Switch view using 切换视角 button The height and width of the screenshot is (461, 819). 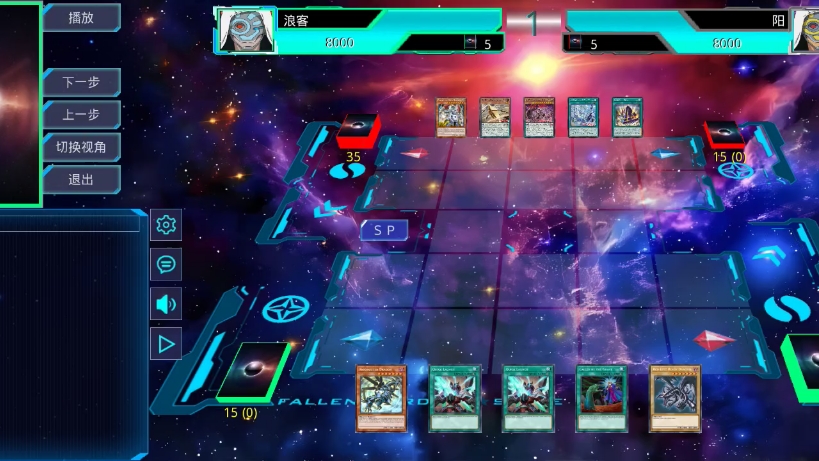(81, 147)
